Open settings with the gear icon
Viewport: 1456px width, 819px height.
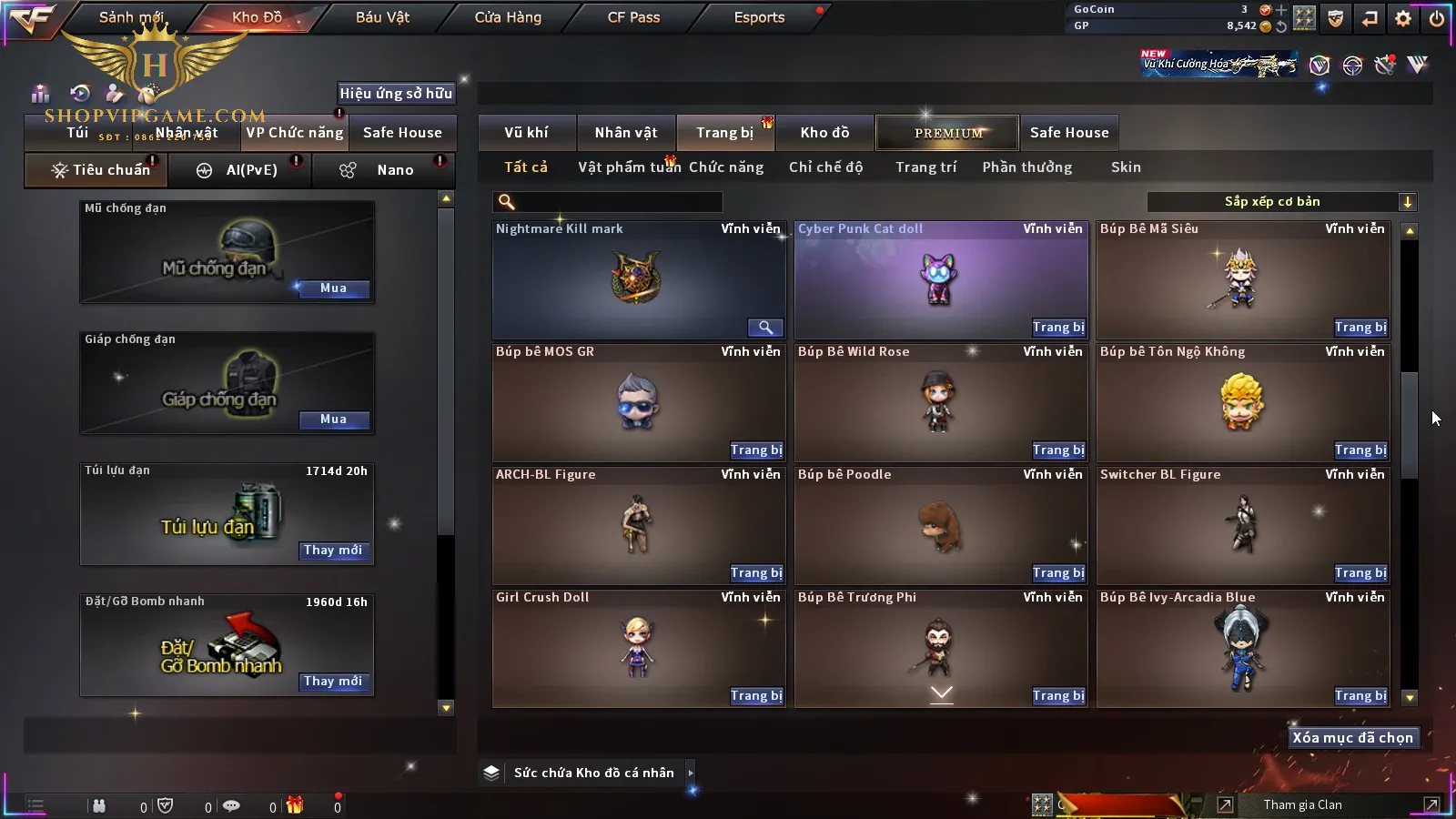(1403, 18)
